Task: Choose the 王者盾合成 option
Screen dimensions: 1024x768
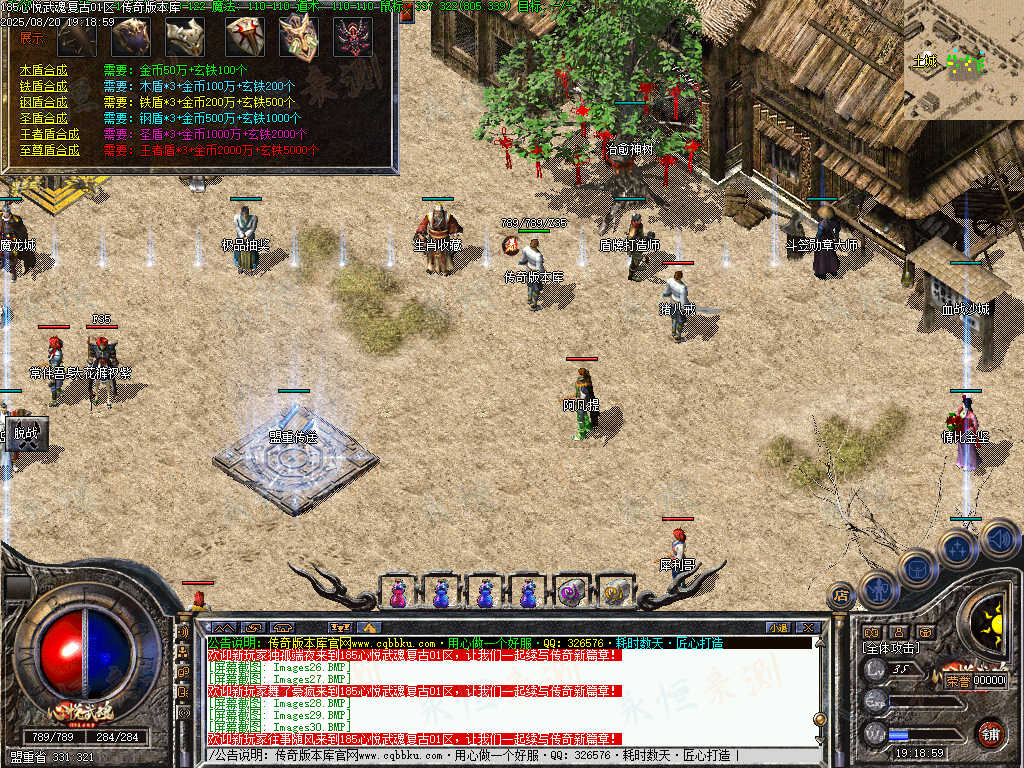Action: click(49, 134)
